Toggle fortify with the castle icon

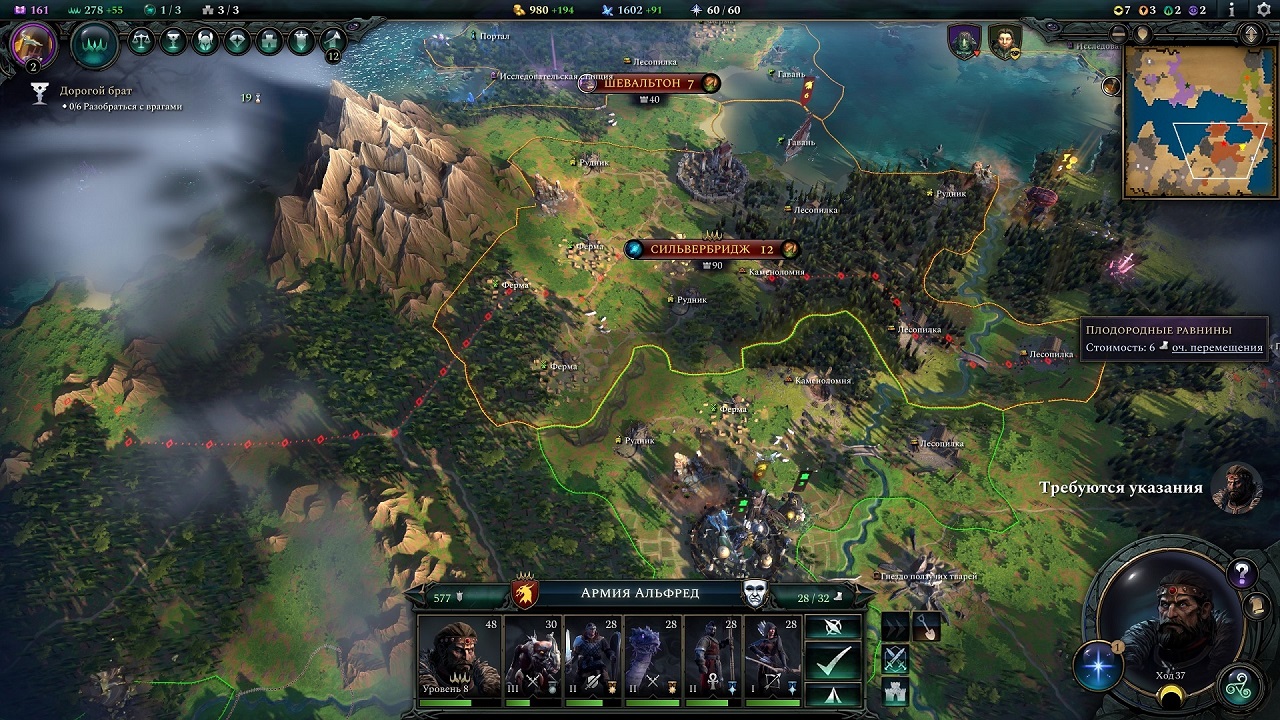point(893,692)
